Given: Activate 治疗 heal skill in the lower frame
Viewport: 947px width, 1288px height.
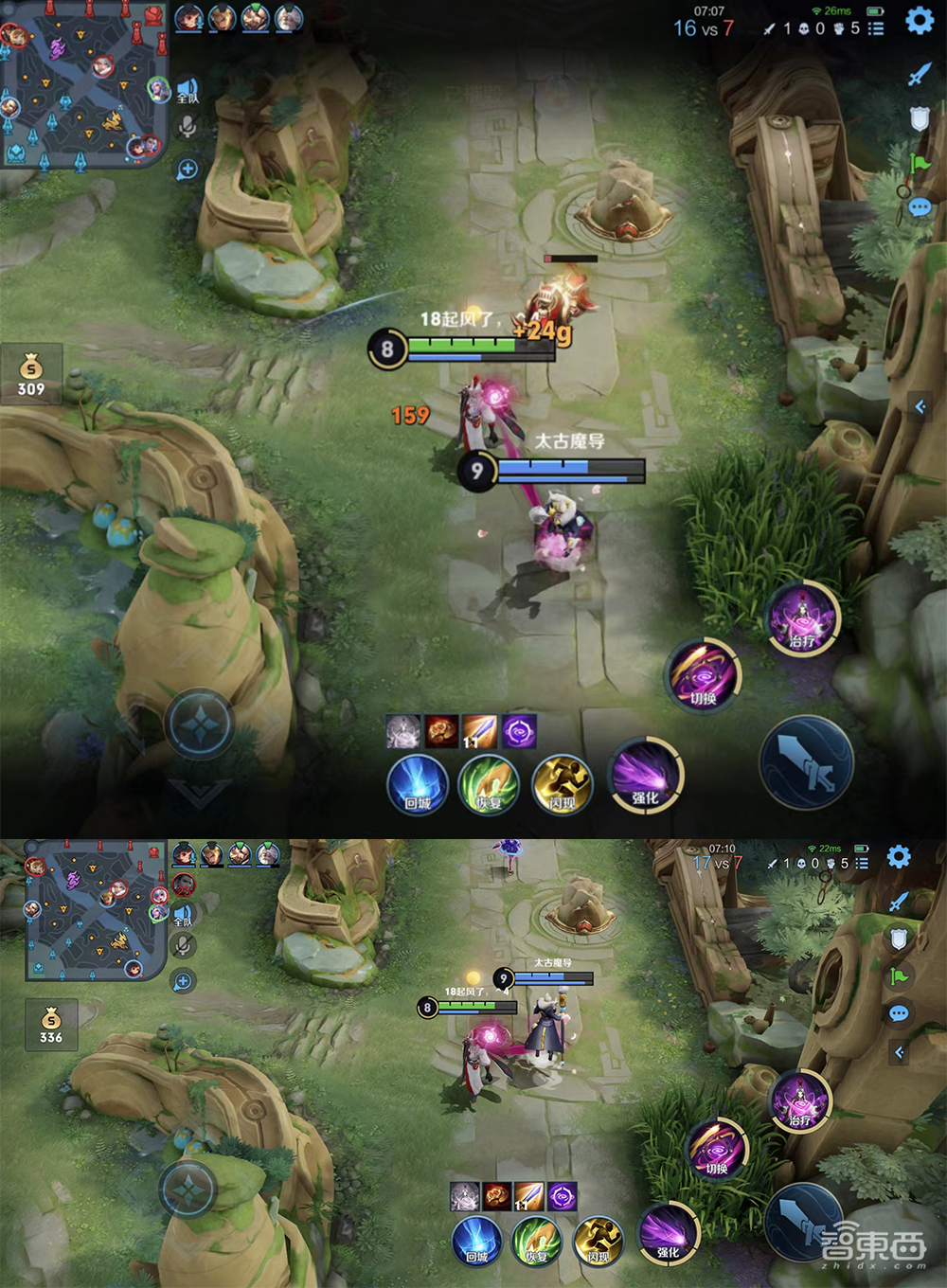Looking at the screenshot, I should pos(801,1100).
